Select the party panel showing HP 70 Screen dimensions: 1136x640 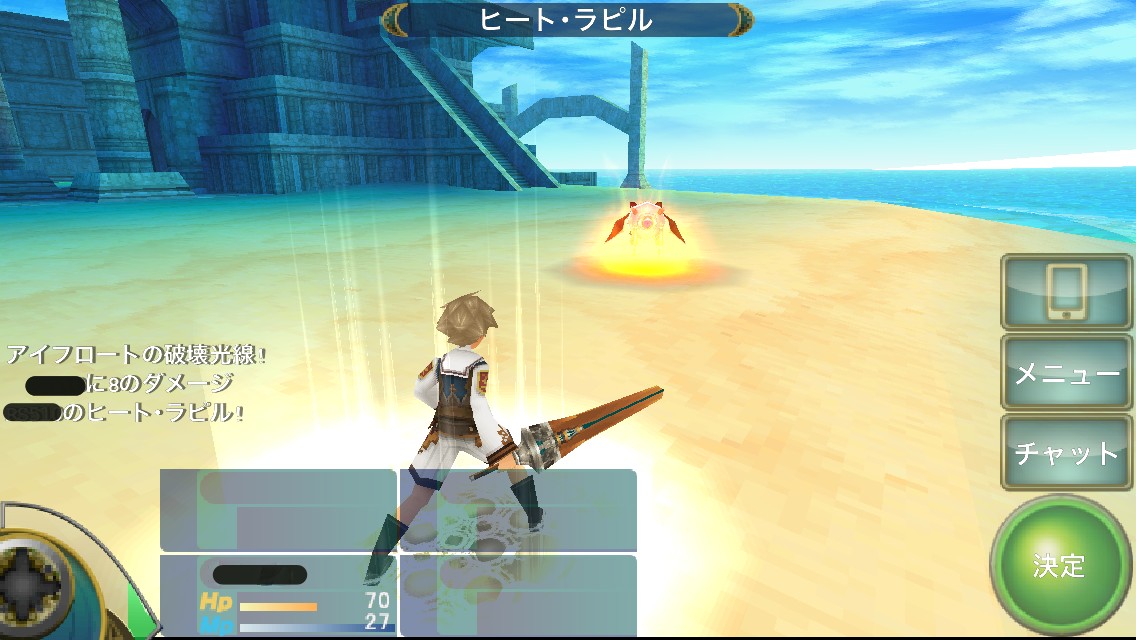278,595
